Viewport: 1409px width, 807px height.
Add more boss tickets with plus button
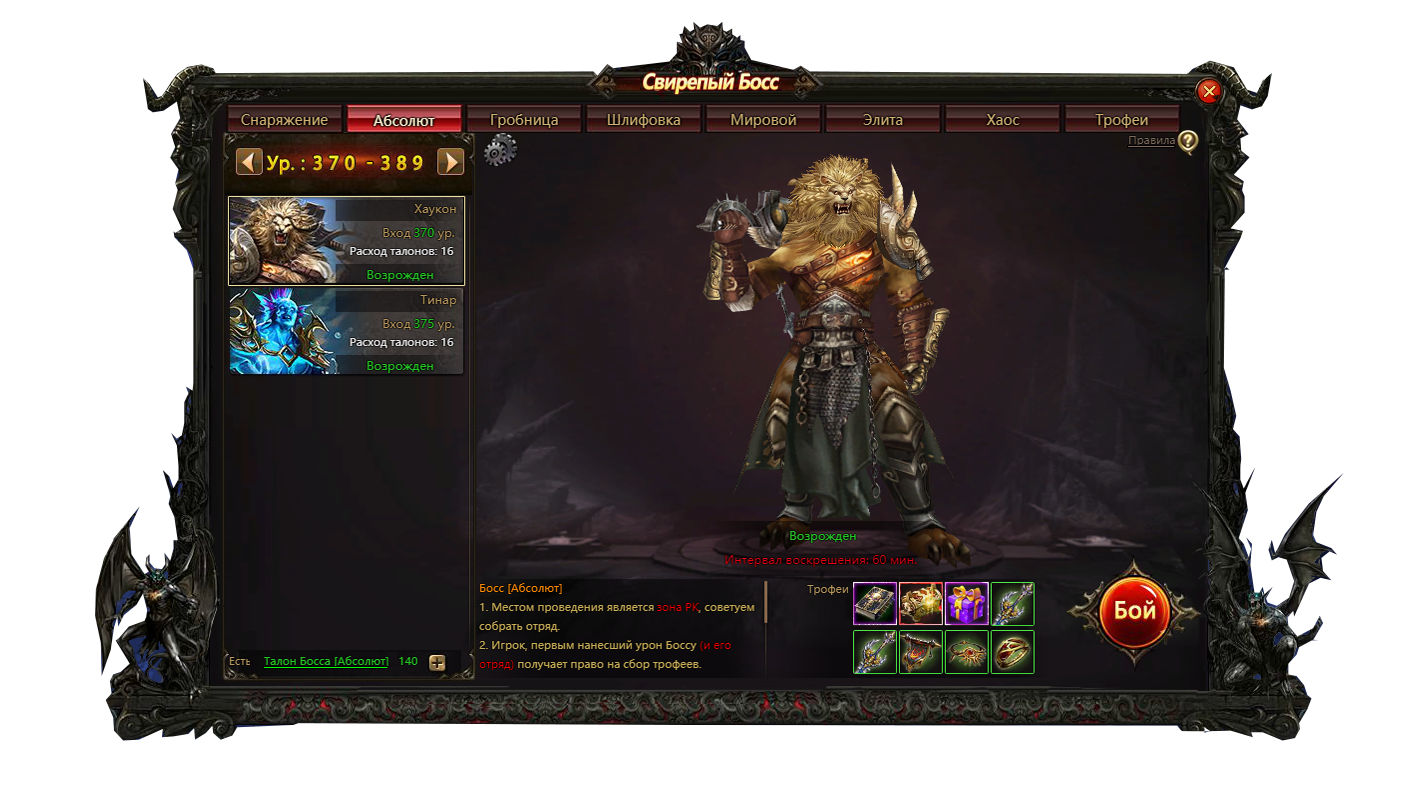tap(437, 662)
